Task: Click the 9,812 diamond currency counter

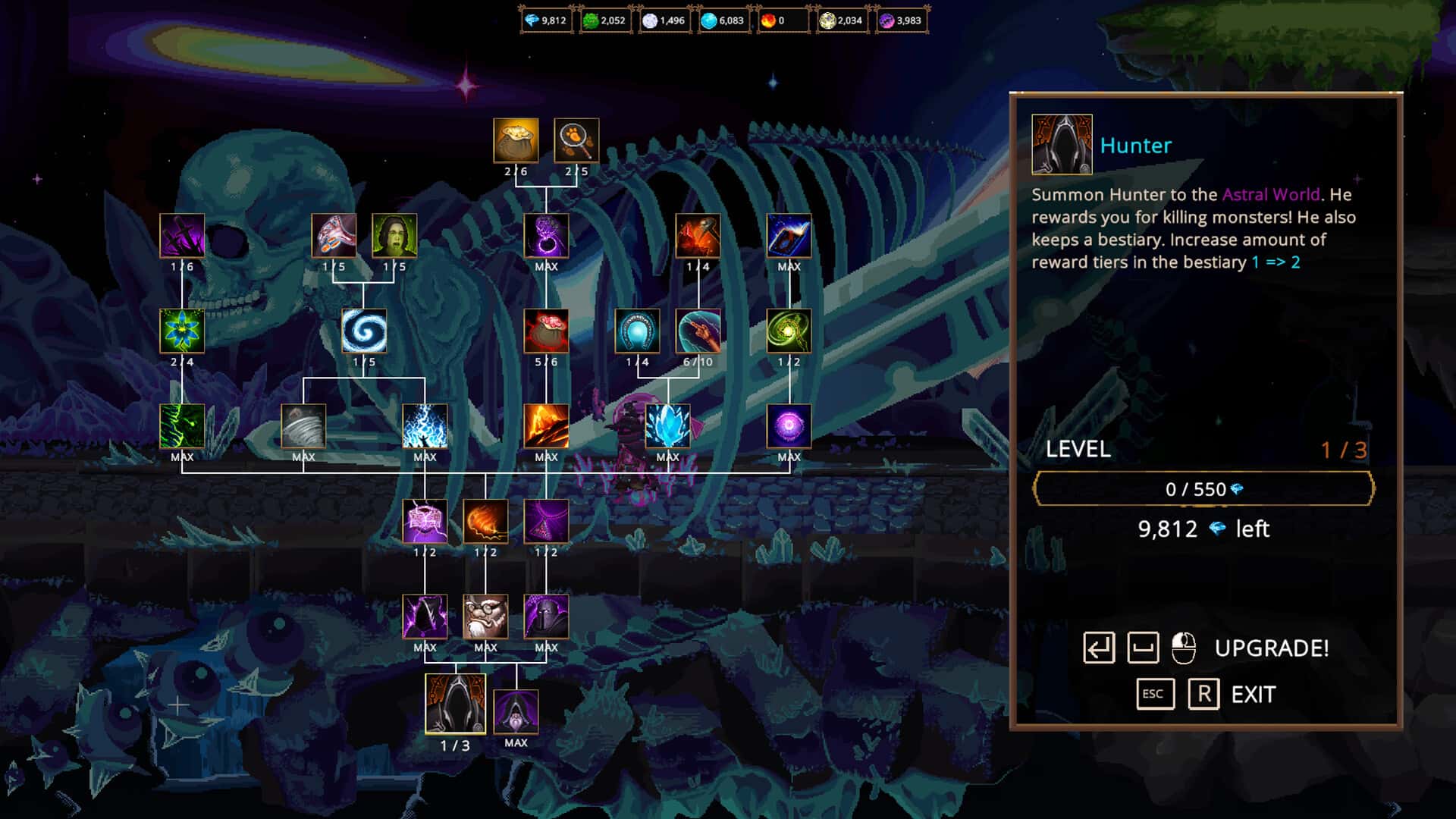Action: pos(546,20)
